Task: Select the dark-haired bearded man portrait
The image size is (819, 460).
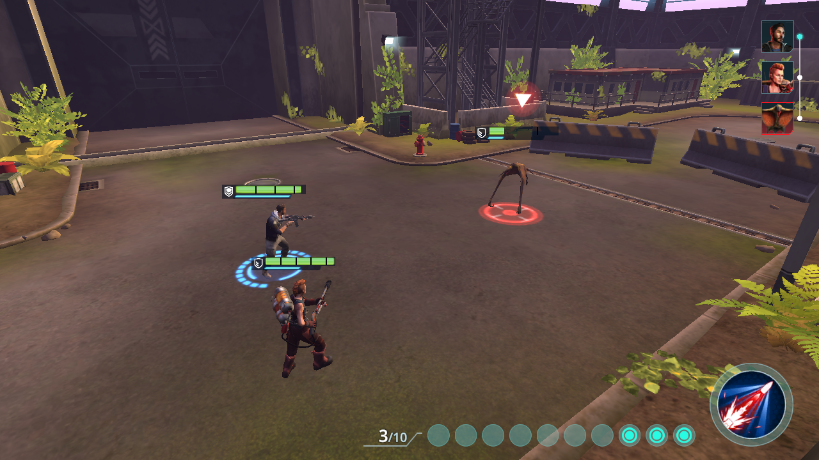Action: [x=777, y=37]
